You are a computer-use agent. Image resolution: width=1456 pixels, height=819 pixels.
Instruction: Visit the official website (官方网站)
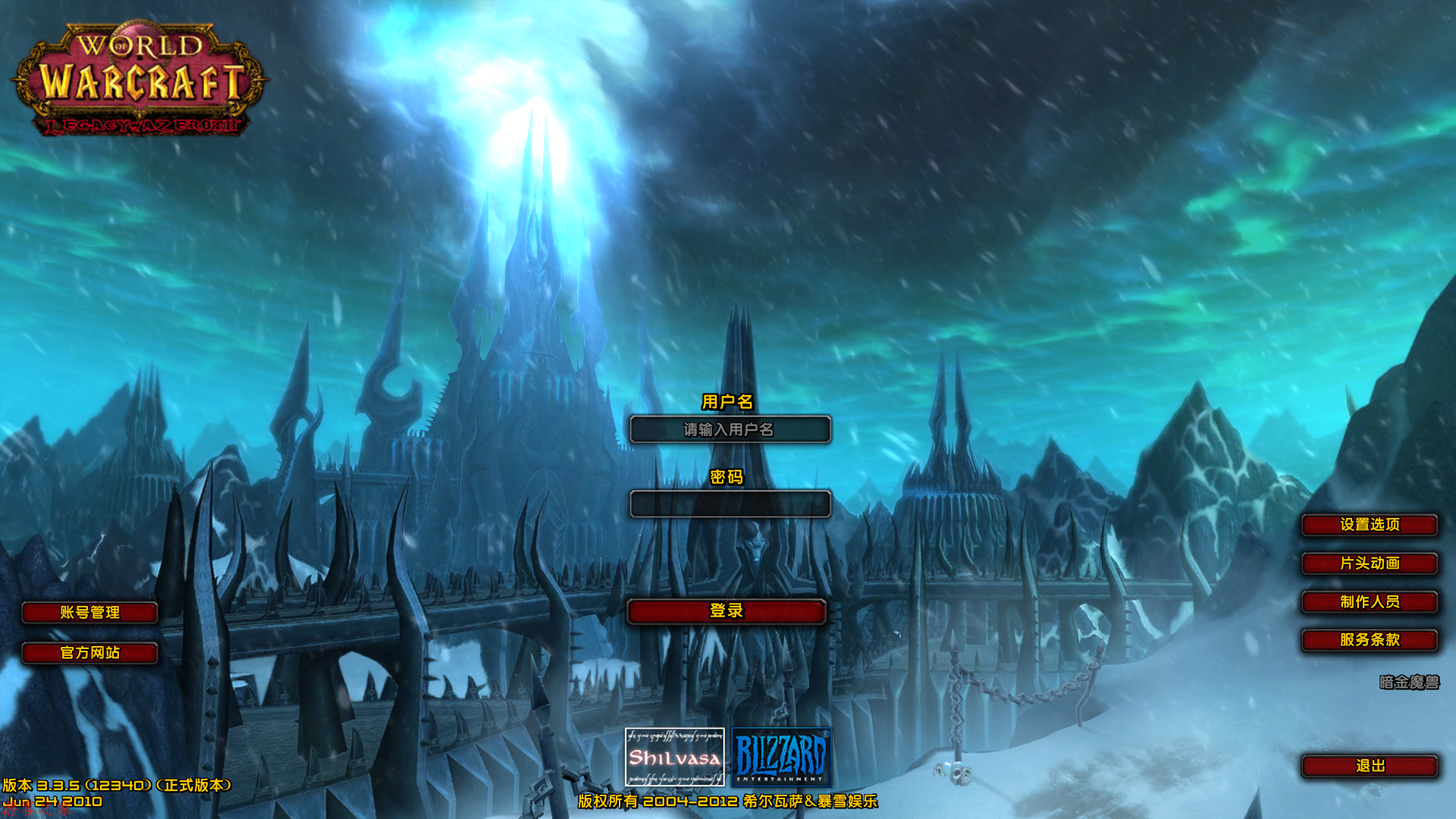tap(89, 653)
